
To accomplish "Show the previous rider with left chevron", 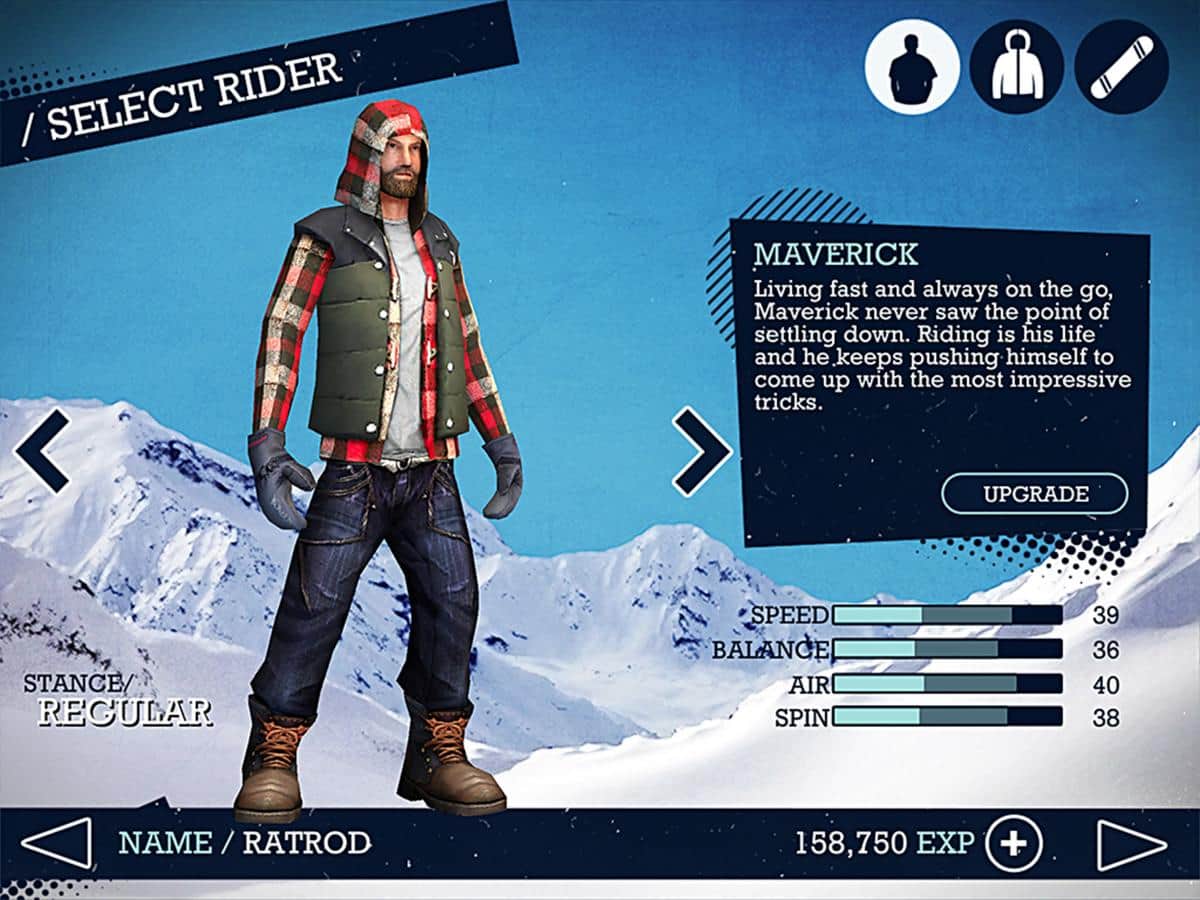I will pos(42,450).
